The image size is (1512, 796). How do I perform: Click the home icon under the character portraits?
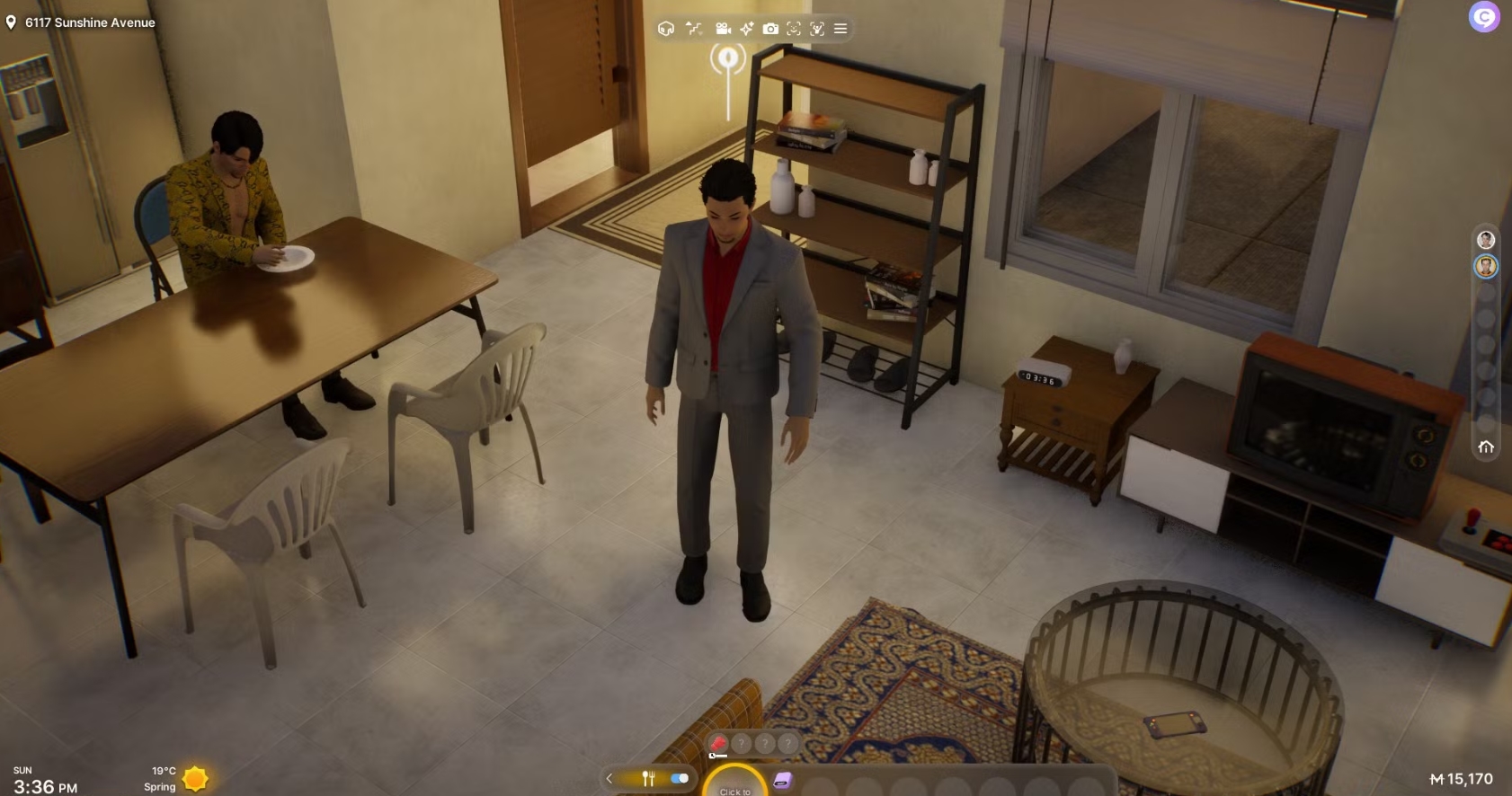click(x=1487, y=446)
